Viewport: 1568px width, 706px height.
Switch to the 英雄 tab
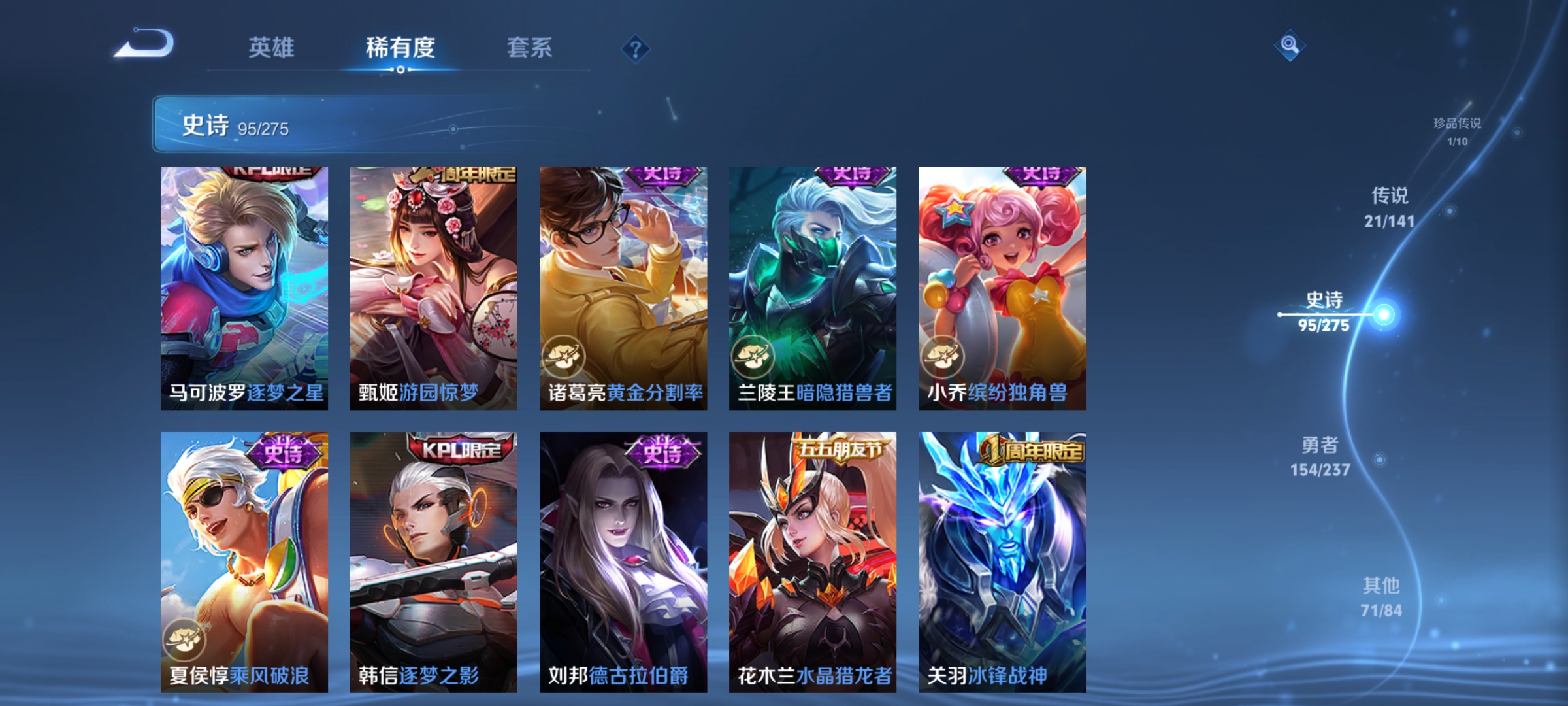click(x=272, y=47)
